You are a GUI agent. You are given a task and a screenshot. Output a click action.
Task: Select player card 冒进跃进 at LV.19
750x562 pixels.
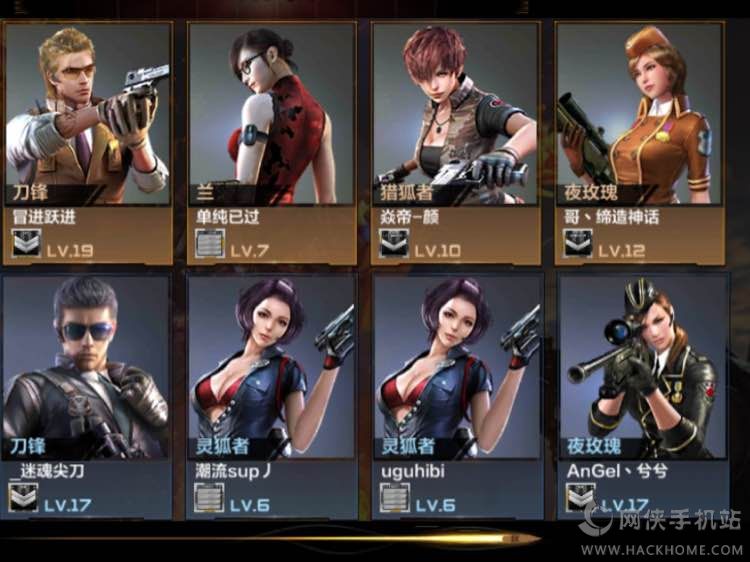pos(87,142)
